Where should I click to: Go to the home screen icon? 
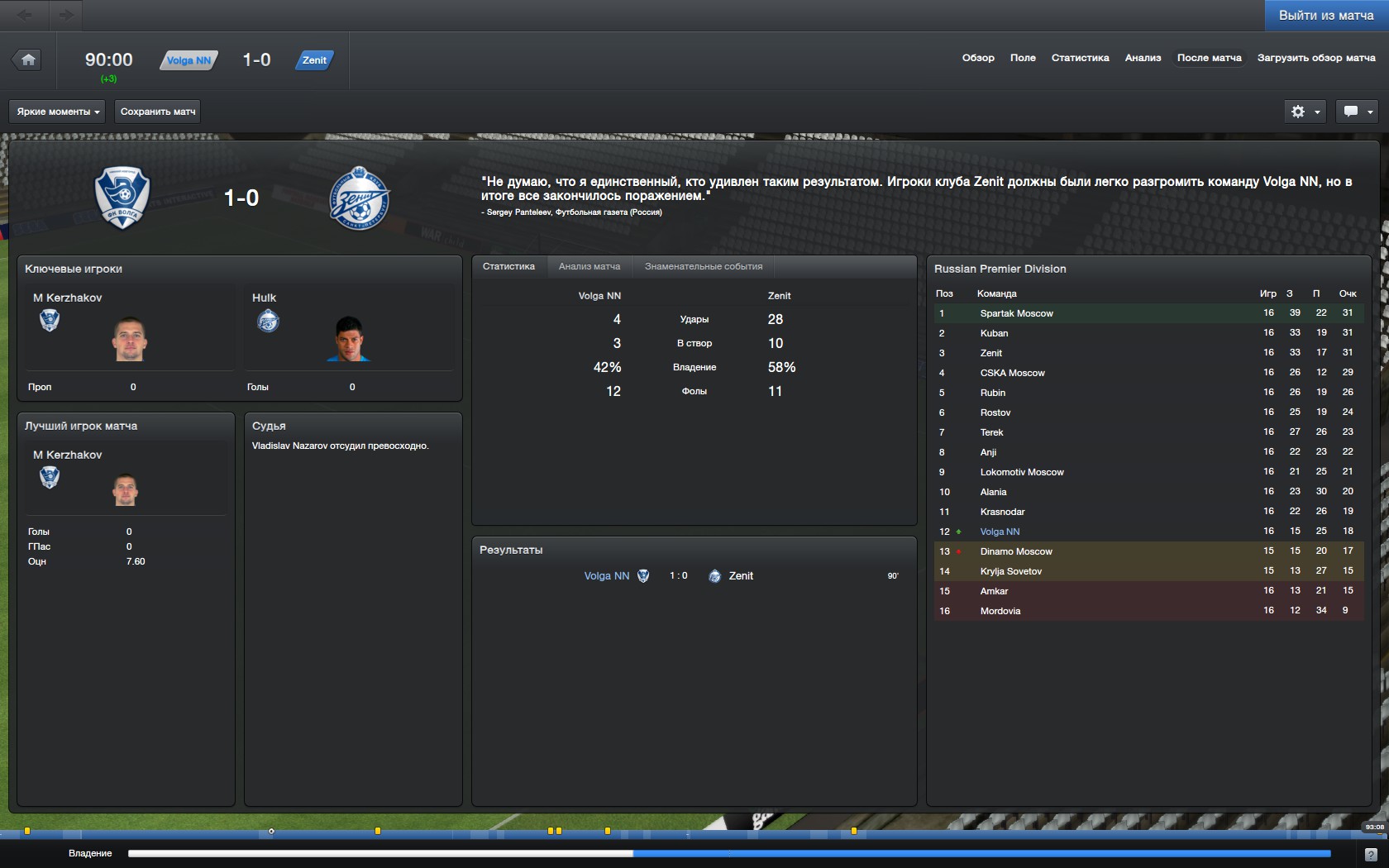(28, 60)
